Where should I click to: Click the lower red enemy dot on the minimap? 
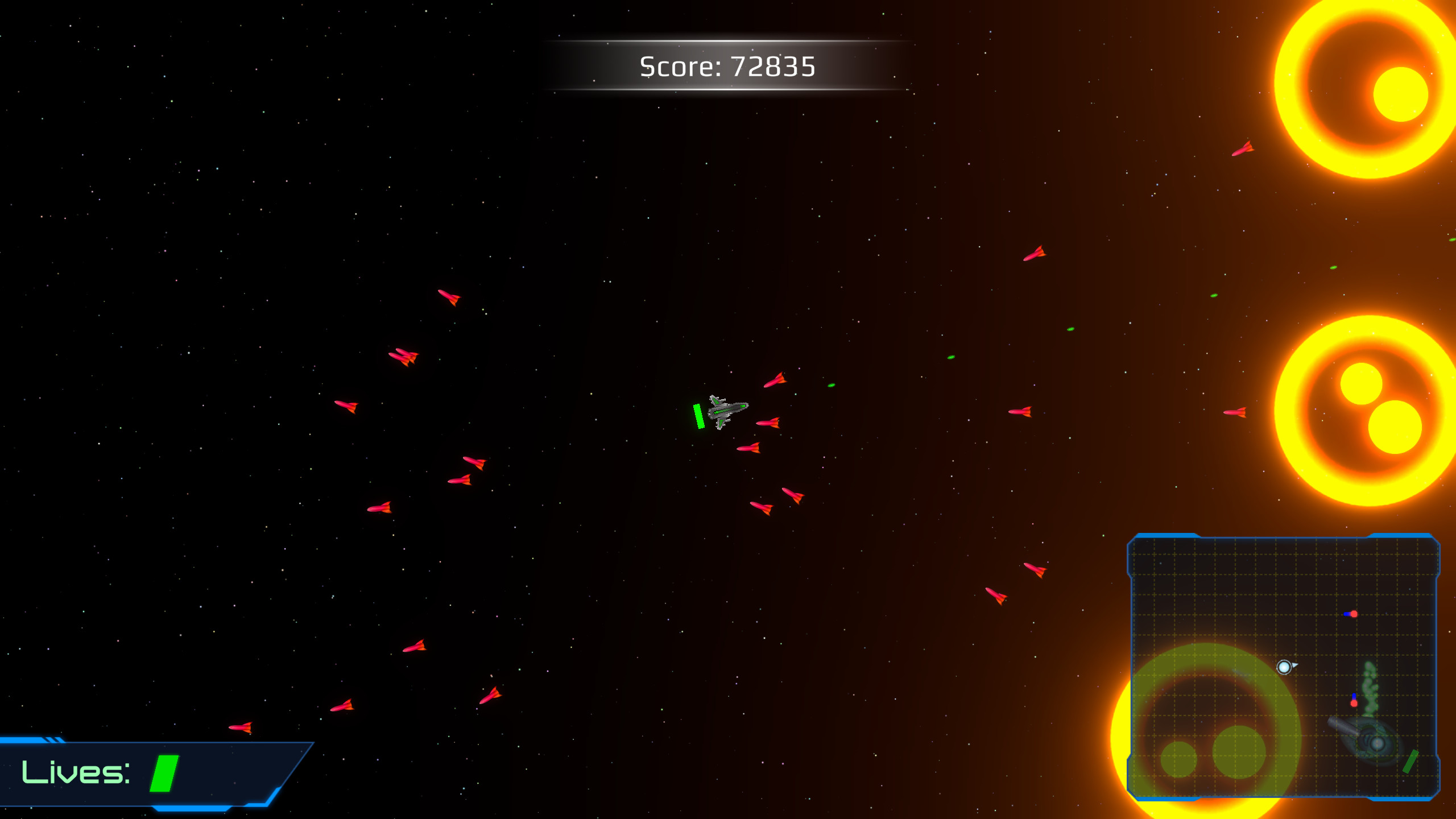point(1354,703)
